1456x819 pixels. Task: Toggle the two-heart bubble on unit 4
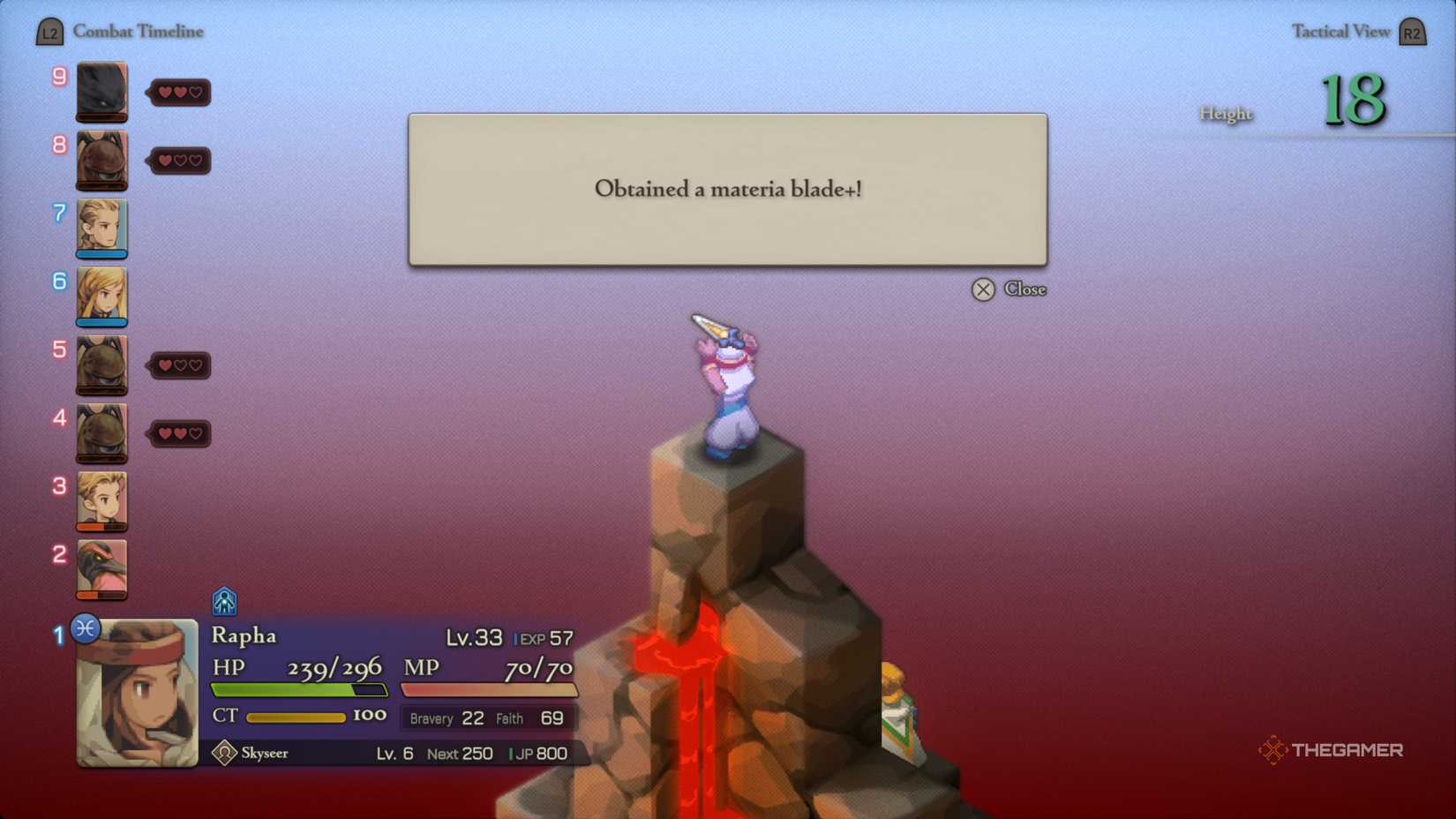tap(179, 433)
